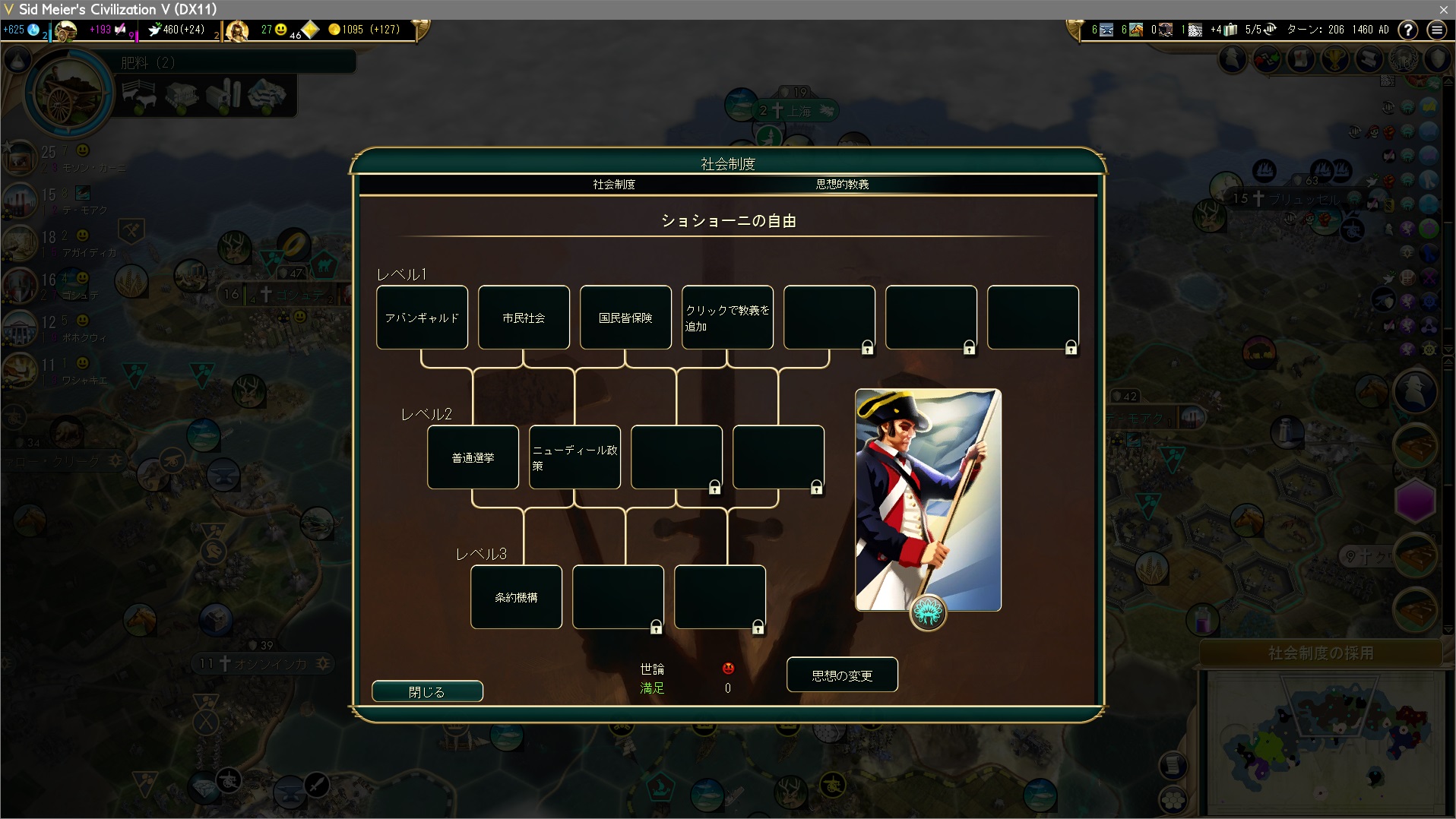This screenshot has width=1456, height=819.
Task: Open the main menu list icon
Action: (1436, 30)
